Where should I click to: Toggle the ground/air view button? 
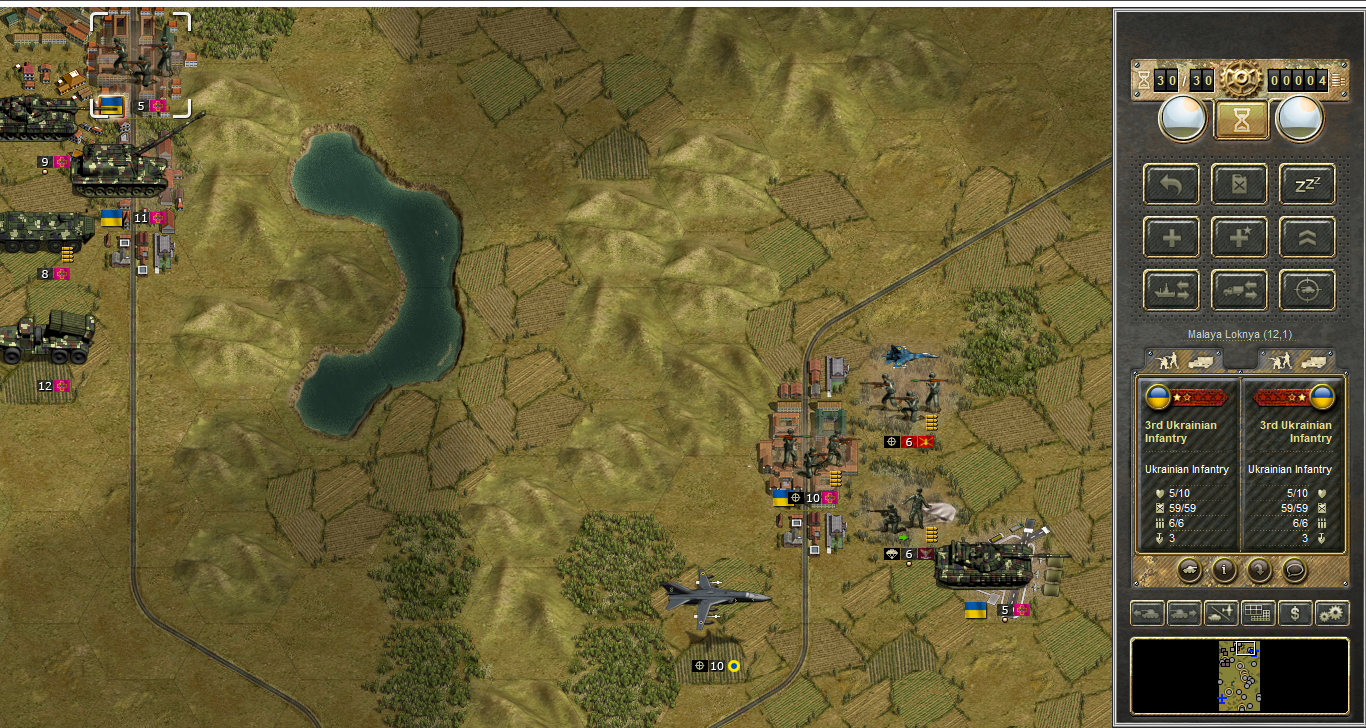coord(1221,613)
